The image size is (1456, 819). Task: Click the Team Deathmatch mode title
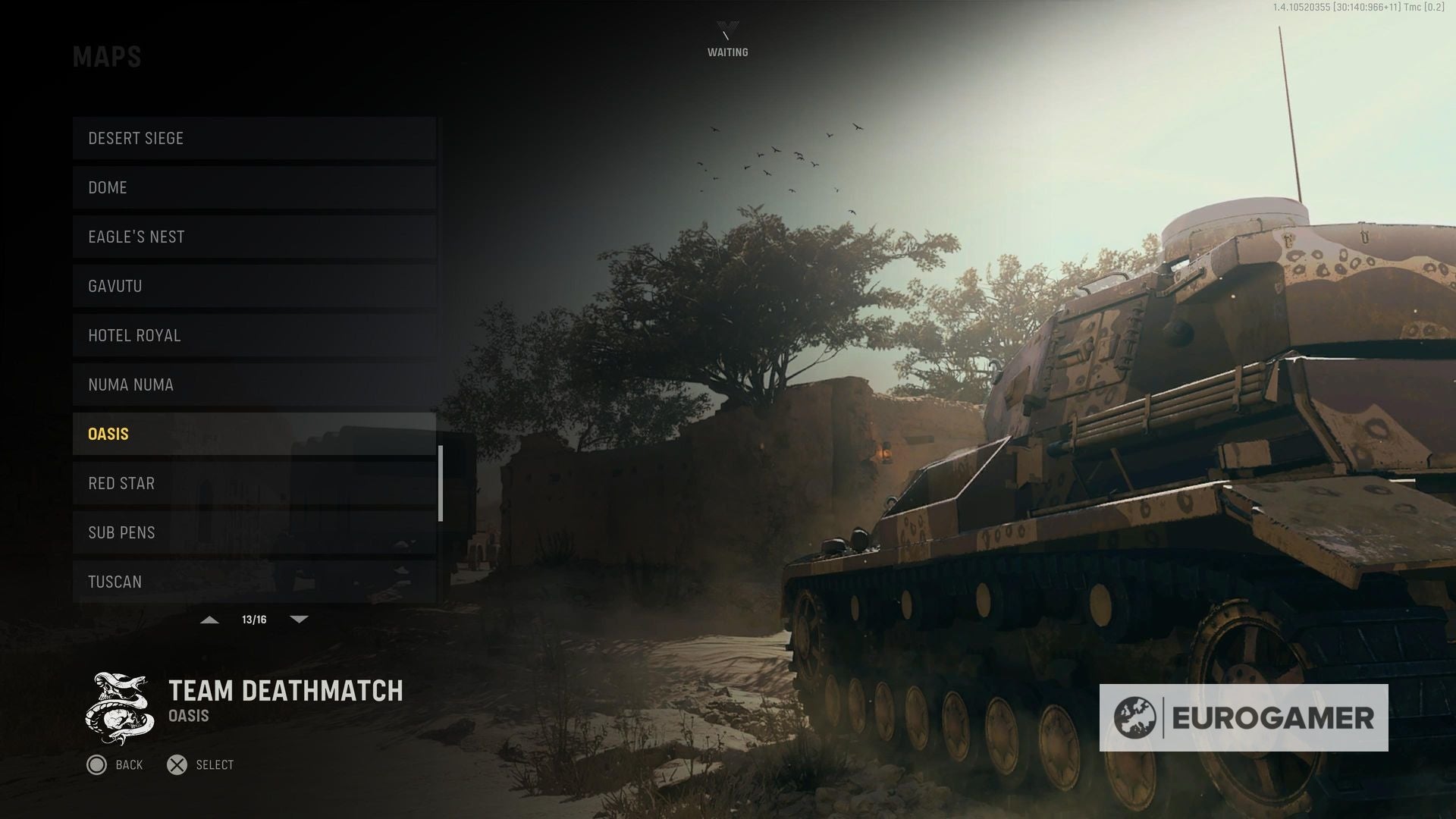pyautogui.click(x=286, y=692)
